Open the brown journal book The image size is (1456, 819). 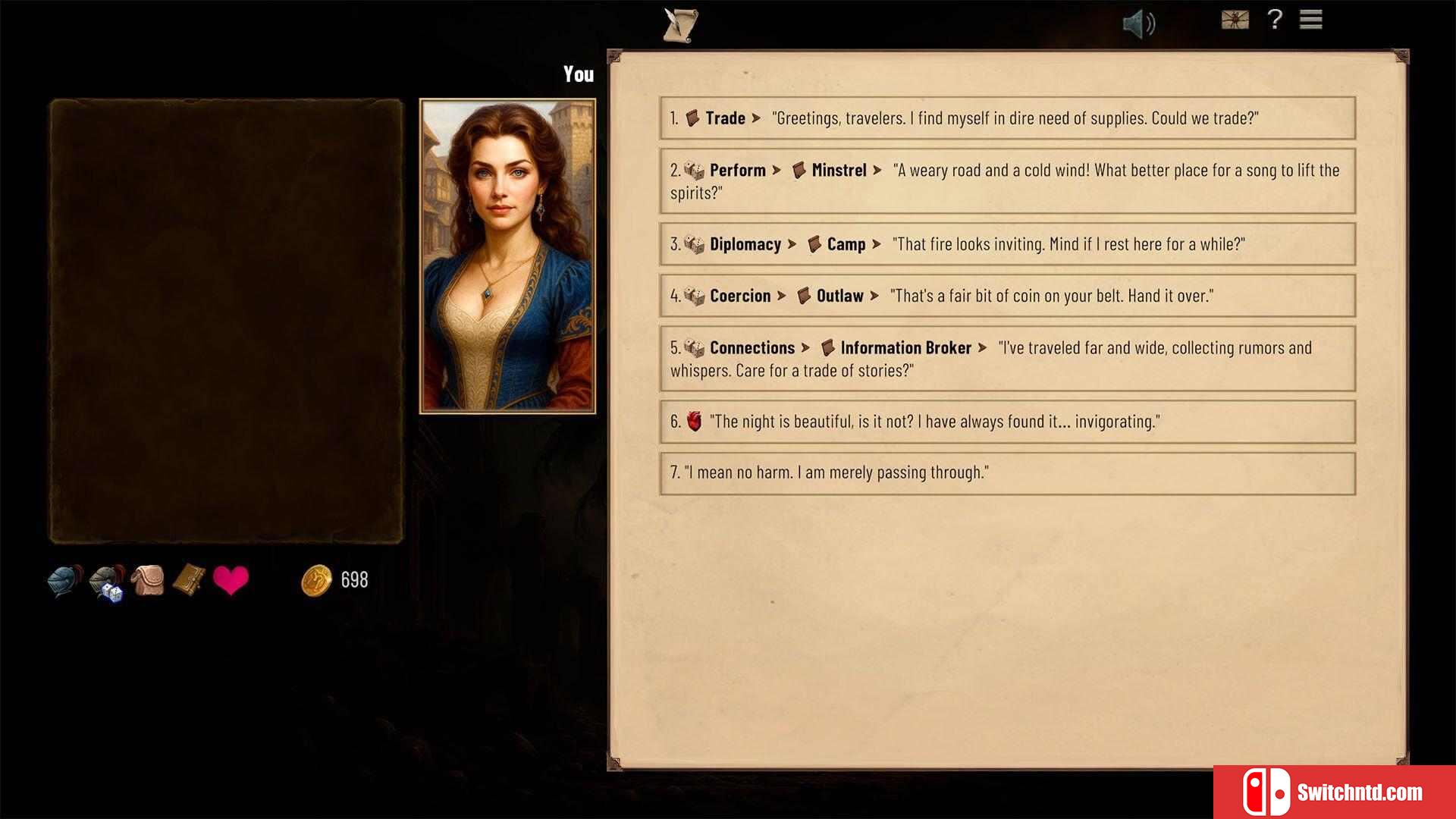(189, 580)
